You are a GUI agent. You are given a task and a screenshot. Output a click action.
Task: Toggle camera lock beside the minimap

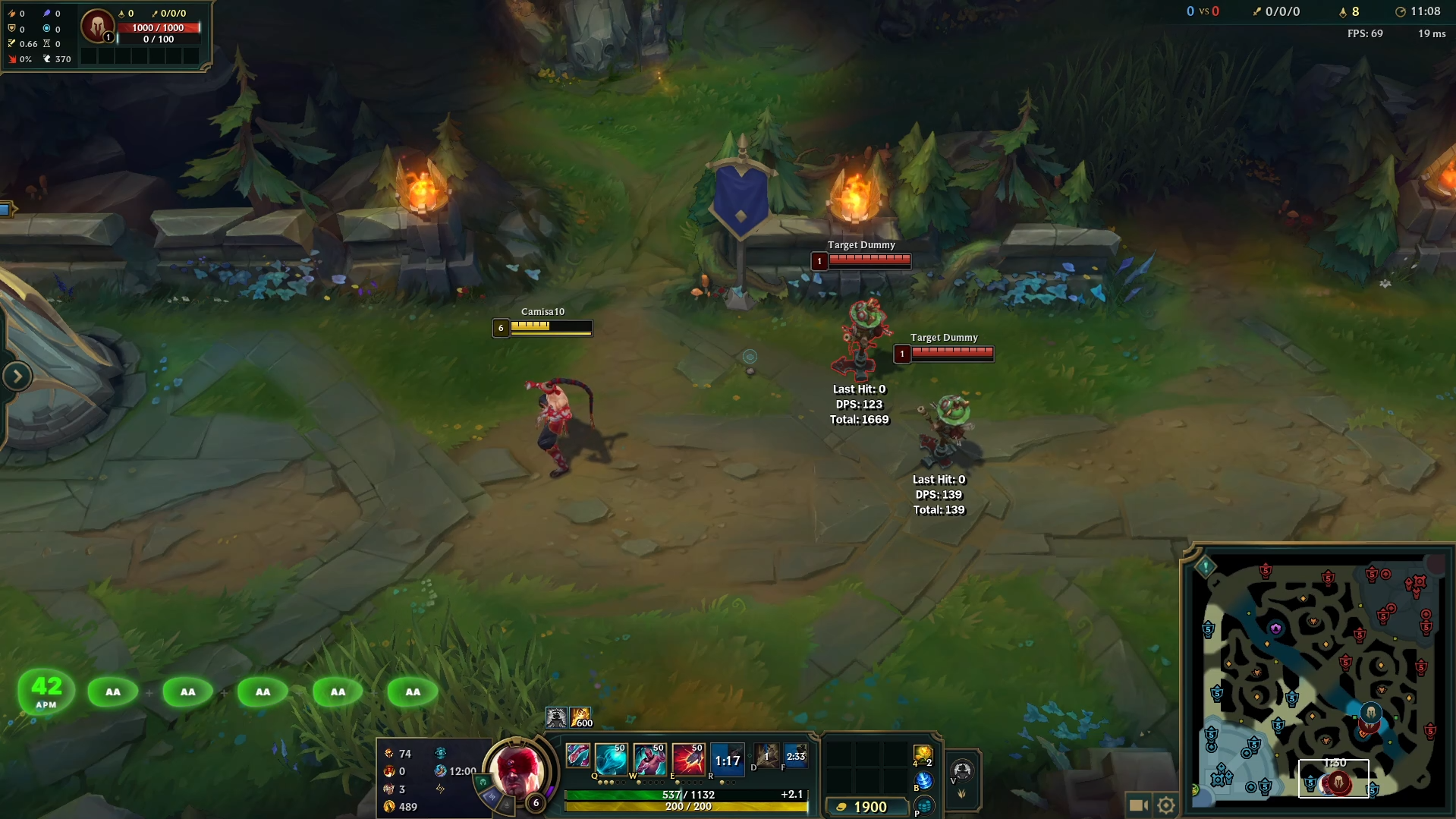(x=1139, y=803)
